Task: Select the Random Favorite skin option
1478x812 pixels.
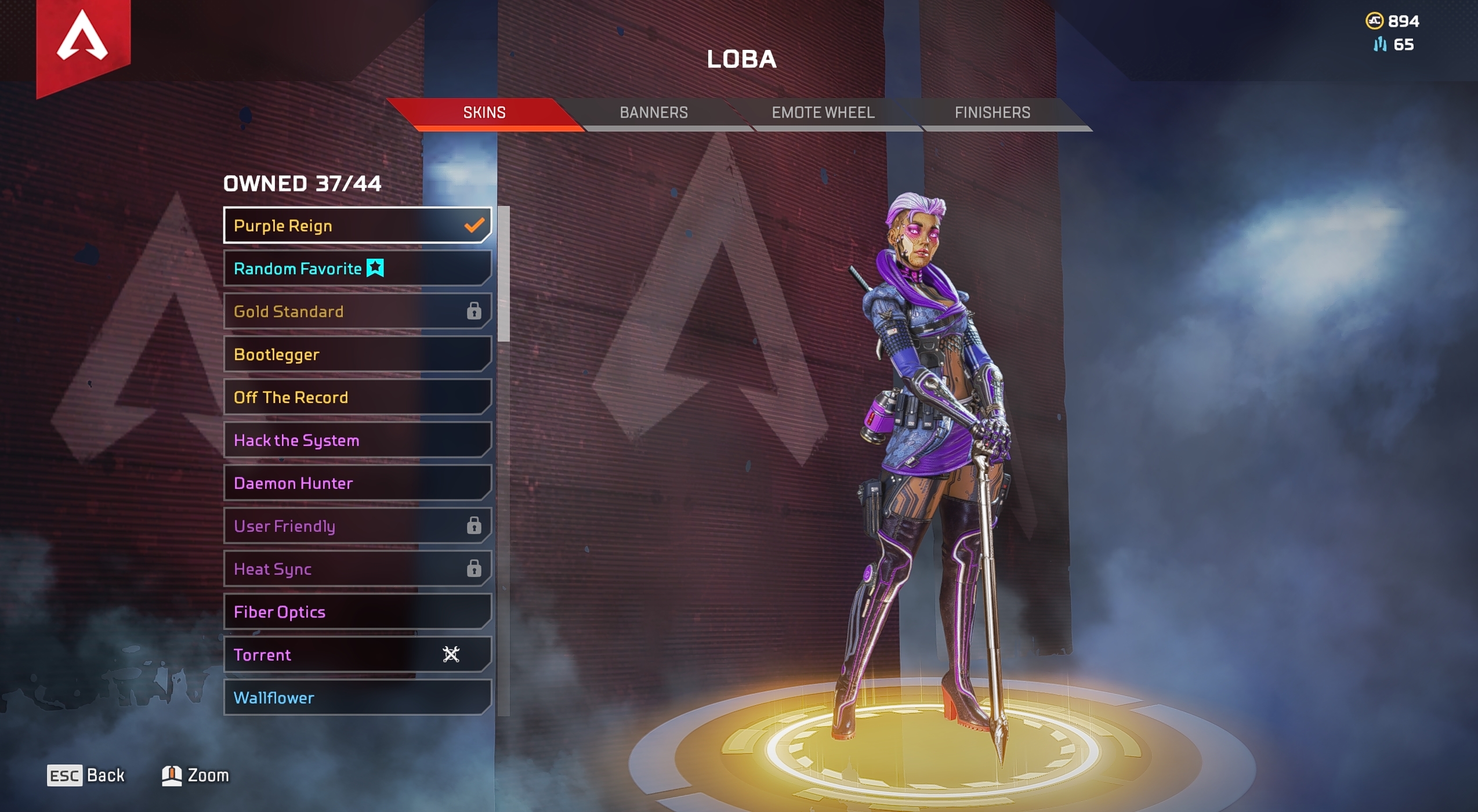Action: pyautogui.click(x=357, y=269)
